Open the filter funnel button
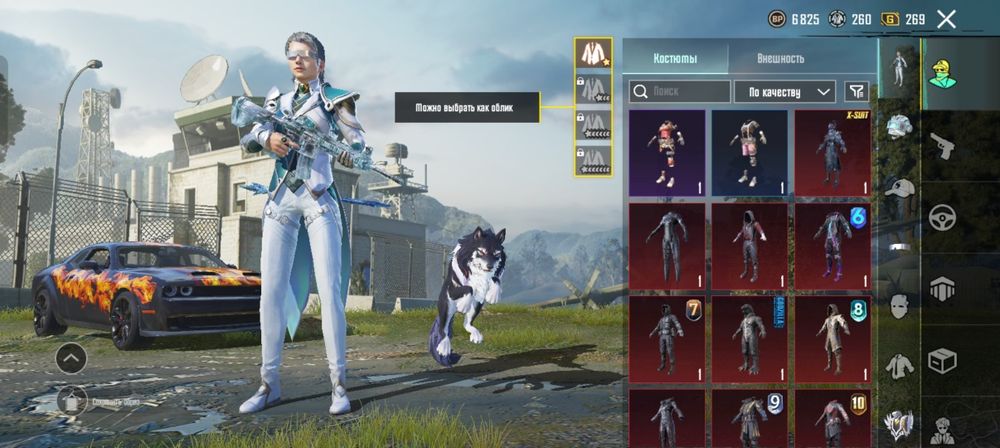This screenshot has height=448, width=1000. click(x=856, y=92)
